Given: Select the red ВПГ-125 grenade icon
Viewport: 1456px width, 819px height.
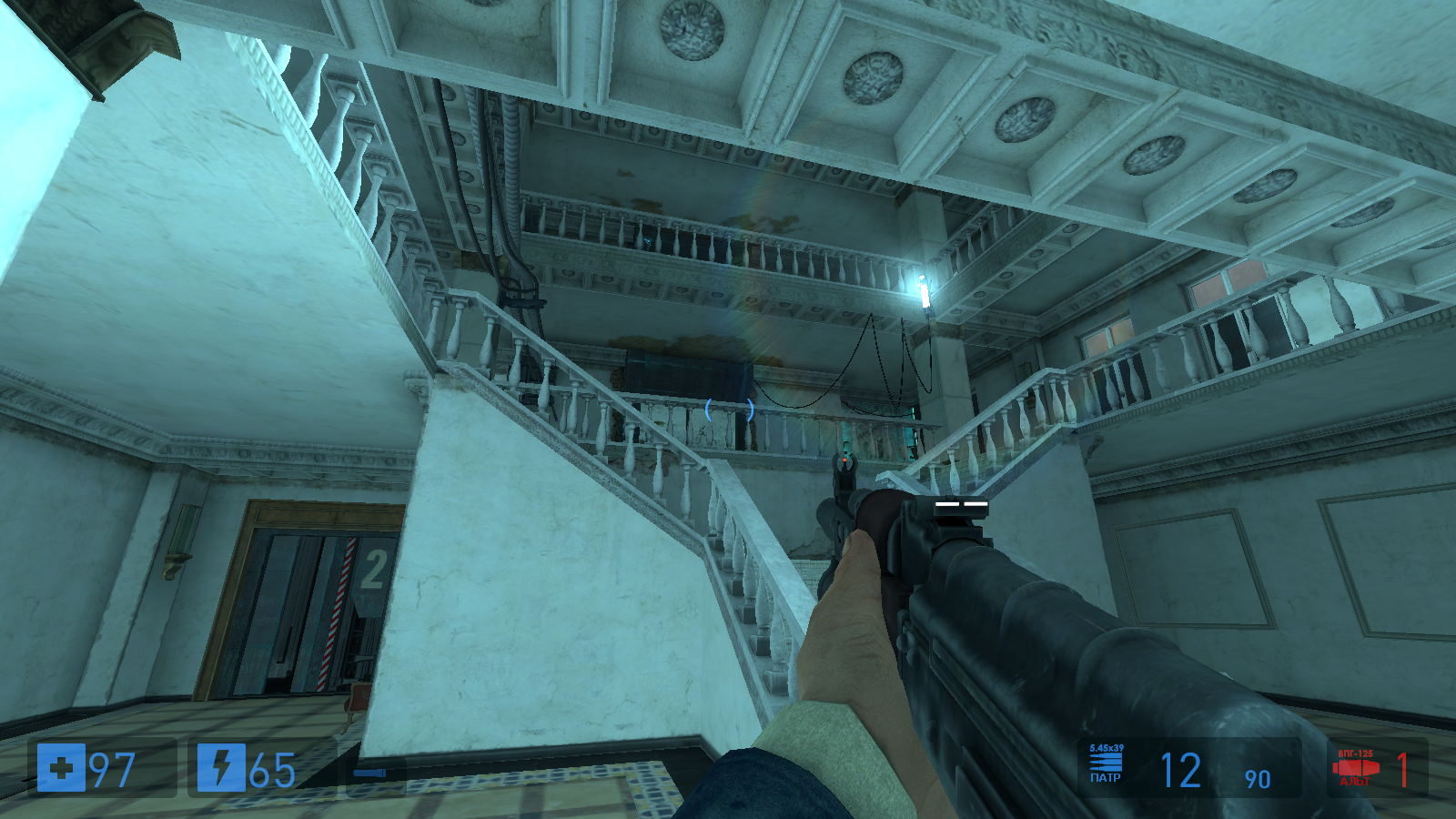Looking at the screenshot, I should pyautogui.click(x=1355, y=768).
